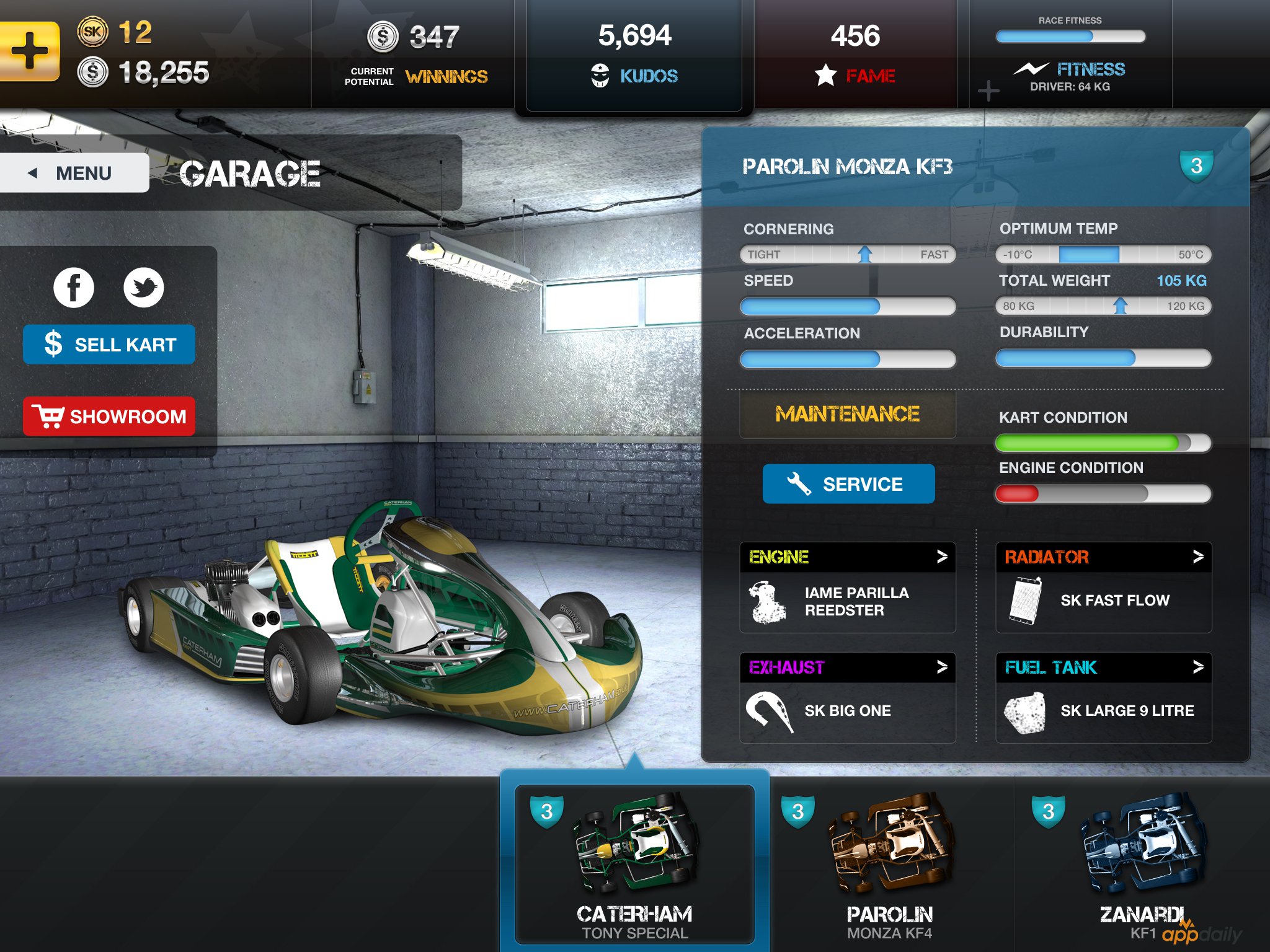Open the Showroom

(x=109, y=416)
